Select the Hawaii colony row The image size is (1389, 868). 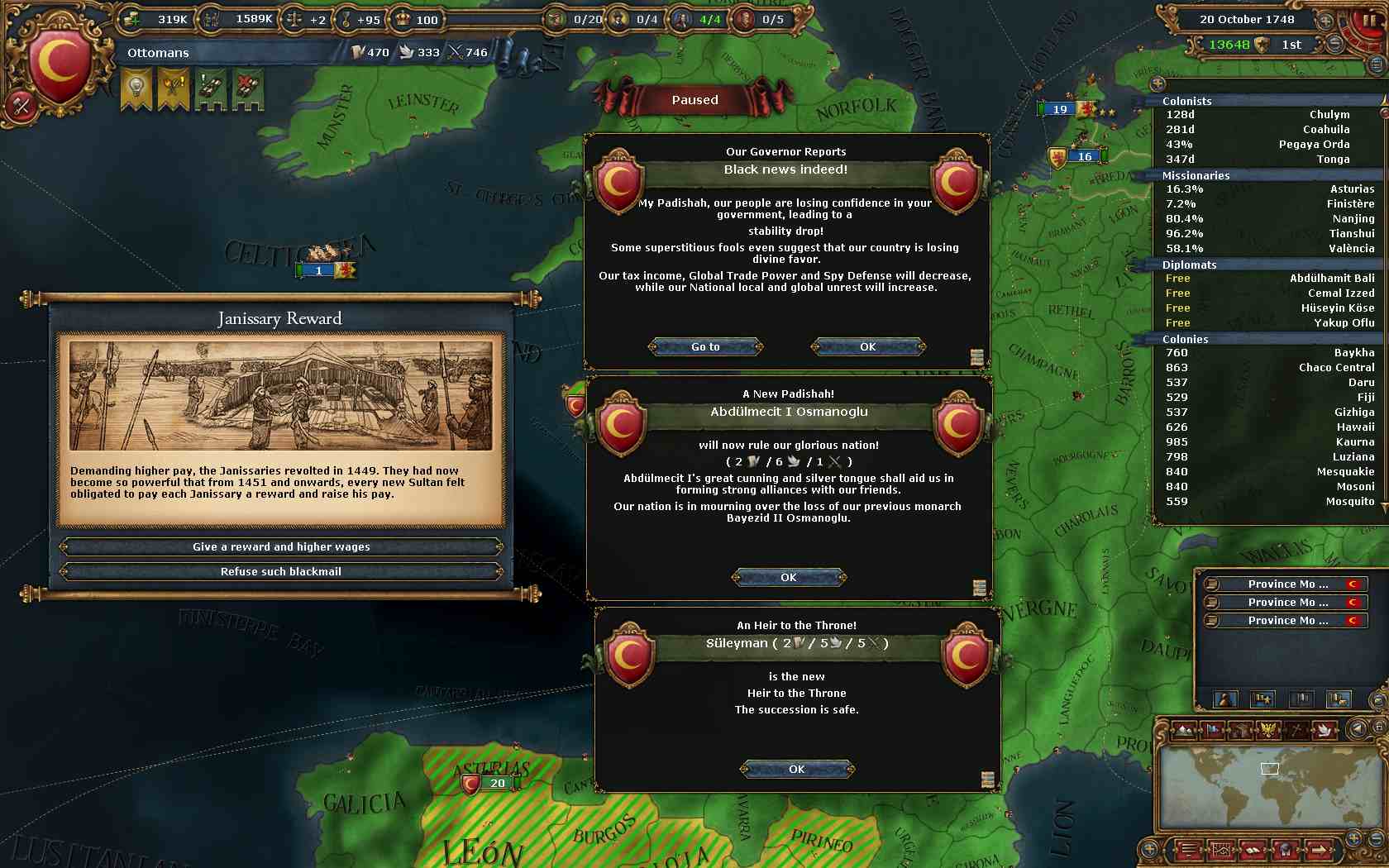(1269, 427)
